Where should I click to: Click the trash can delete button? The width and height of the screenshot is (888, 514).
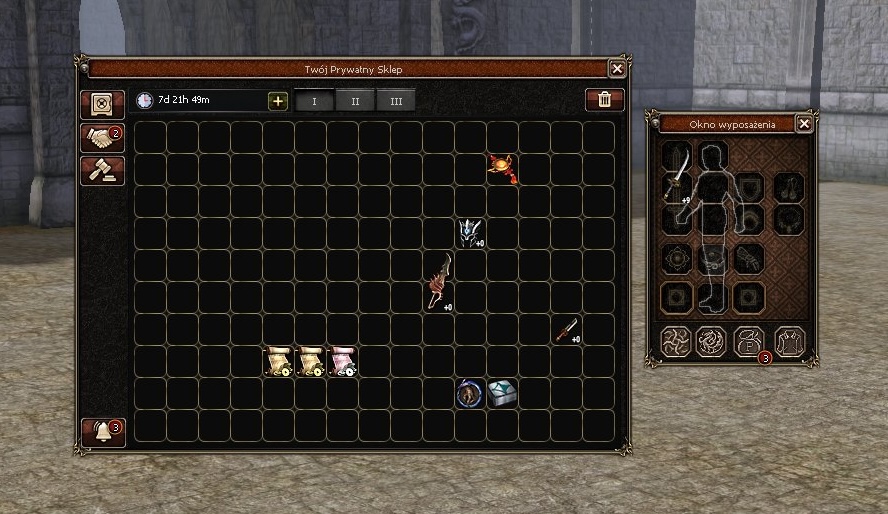(x=604, y=100)
